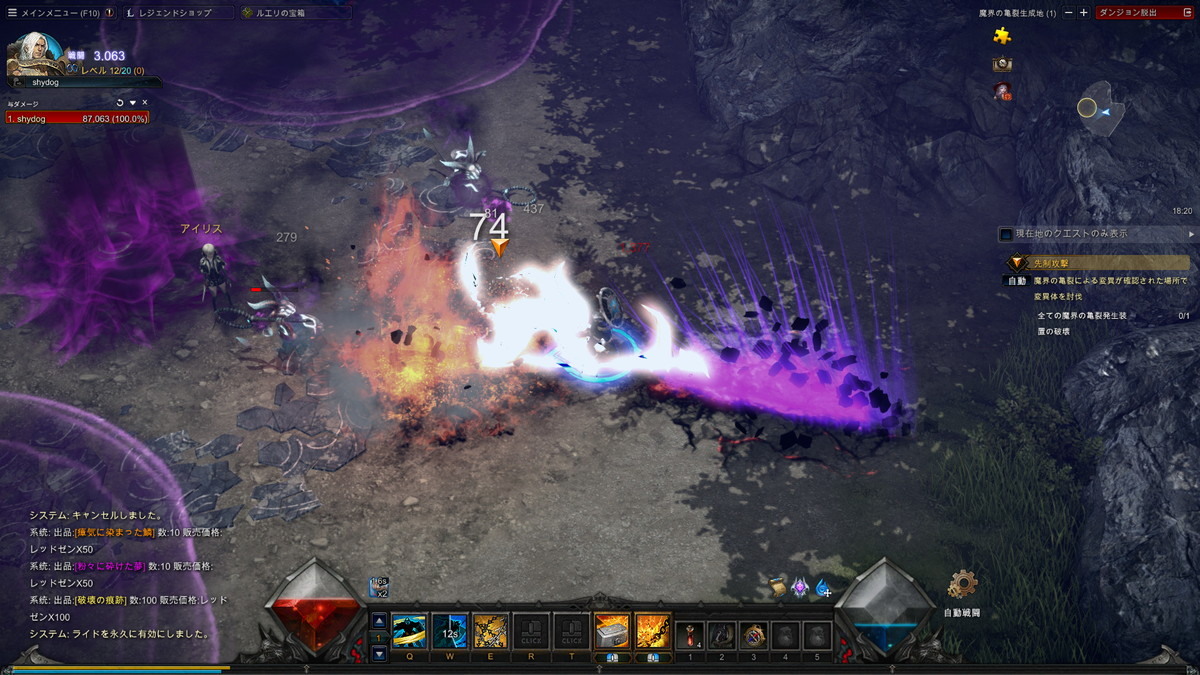Open the camera screenshot icon
Image resolution: width=1200 pixels, height=675 pixels.
1001,64
